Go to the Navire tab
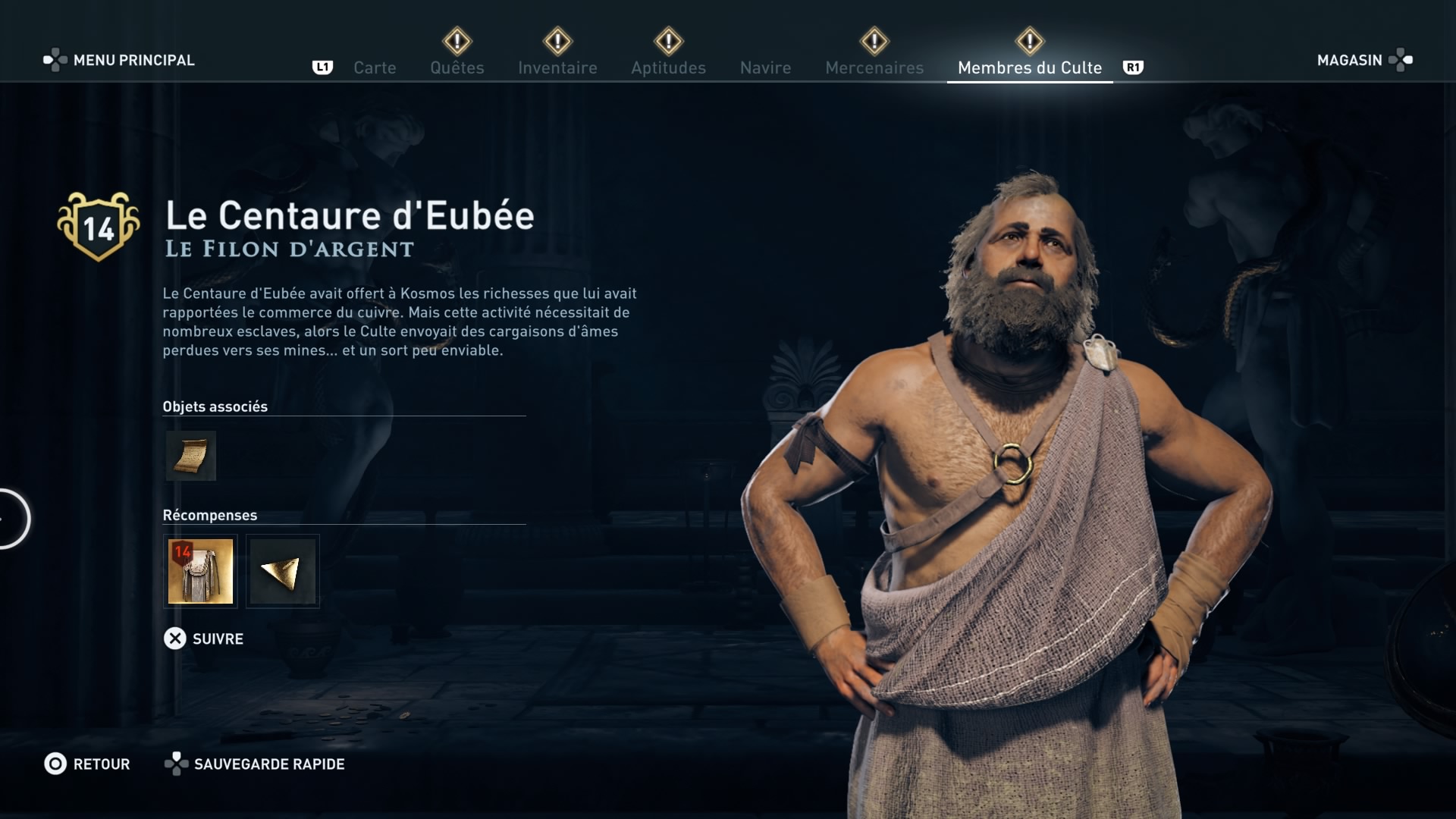 [x=765, y=67]
